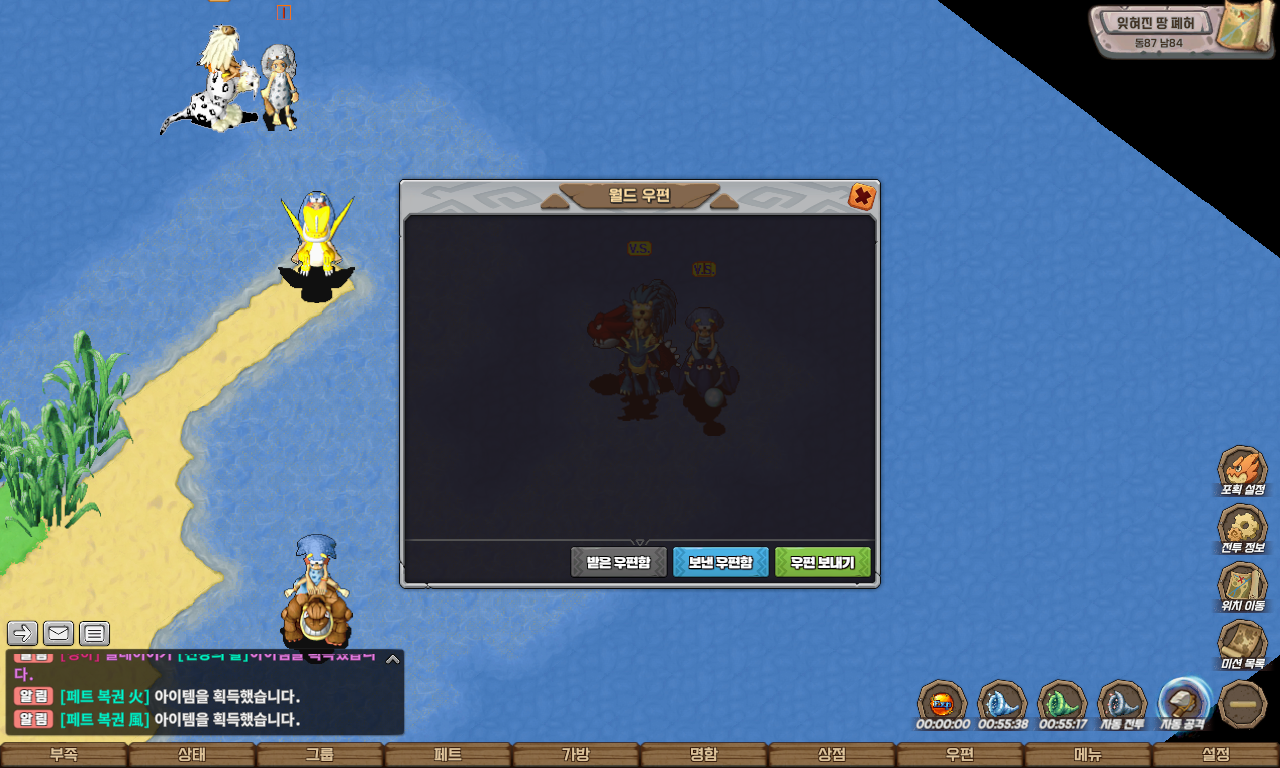Open the 보낸 우편함 sent box
Image resolution: width=1280 pixels, height=768 pixels.
pos(720,562)
